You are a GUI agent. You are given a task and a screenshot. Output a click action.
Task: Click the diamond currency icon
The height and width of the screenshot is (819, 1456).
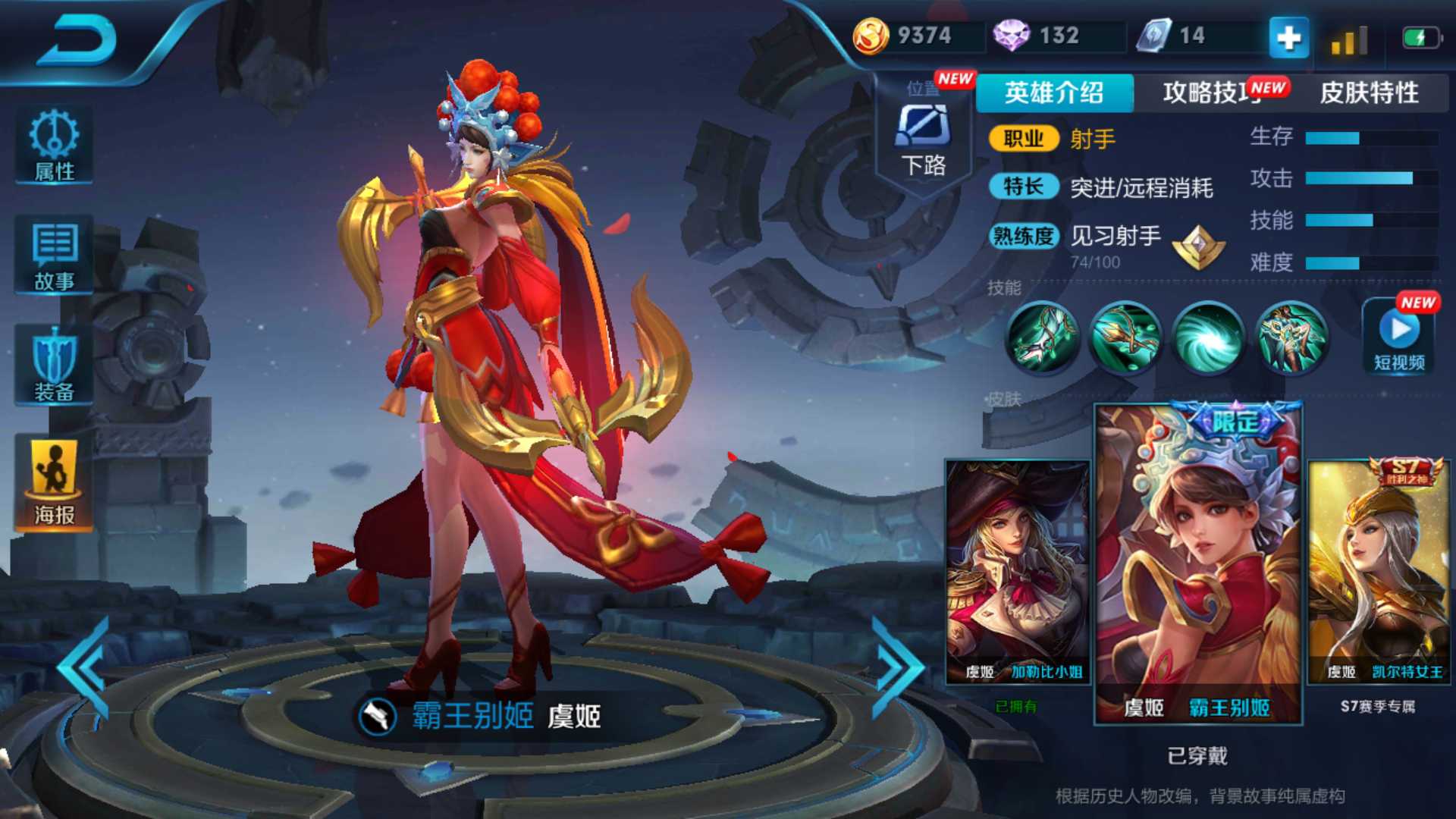click(x=1012, y=35)
